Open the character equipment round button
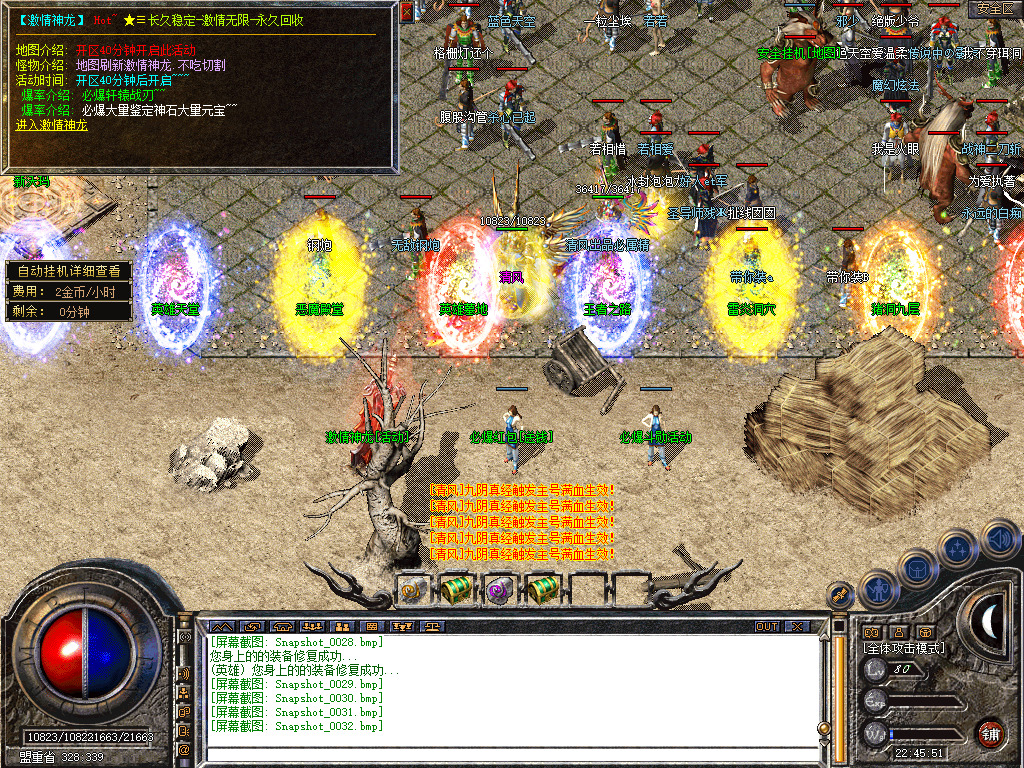Viewport: 1024px width, 768px height. tap(878, 589)
